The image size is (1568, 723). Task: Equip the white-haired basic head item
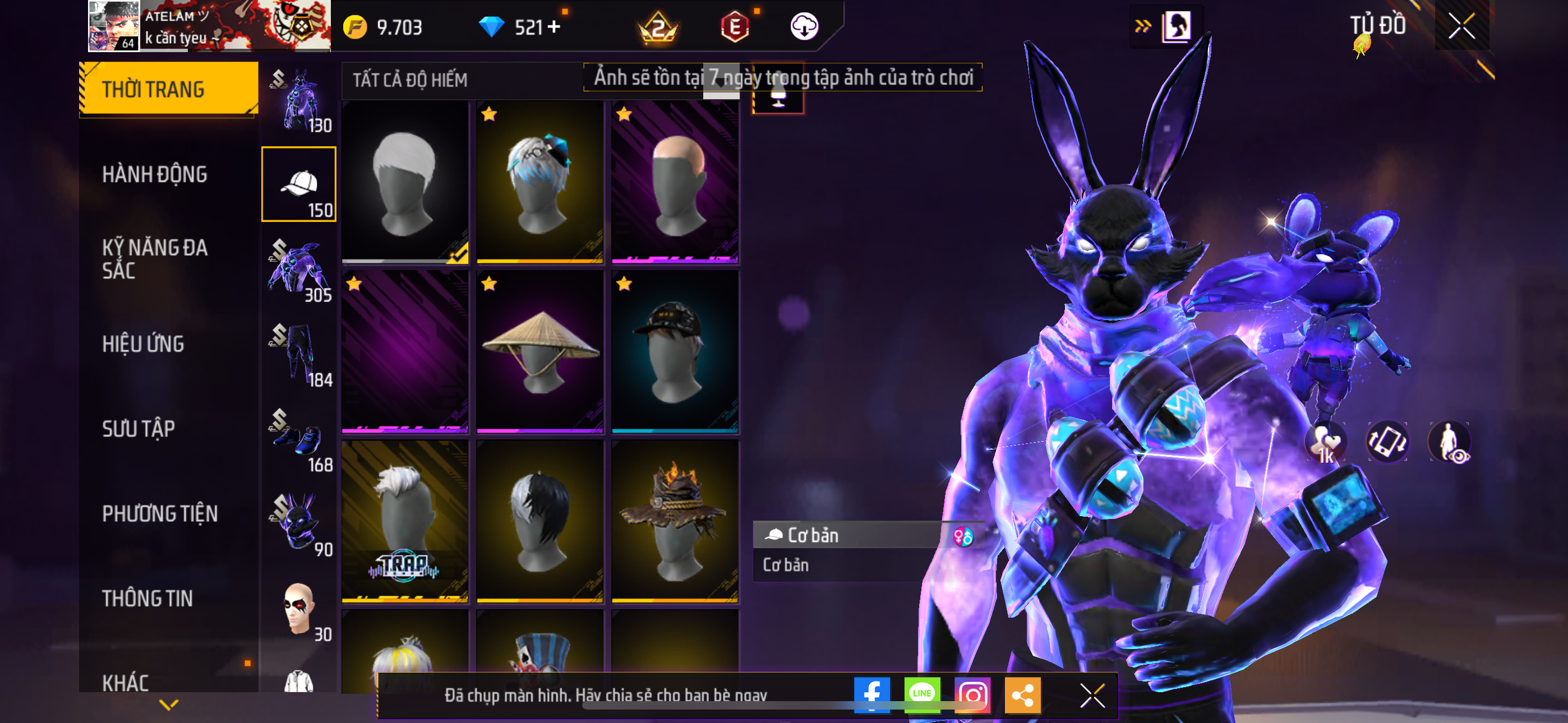pos(405,183)
